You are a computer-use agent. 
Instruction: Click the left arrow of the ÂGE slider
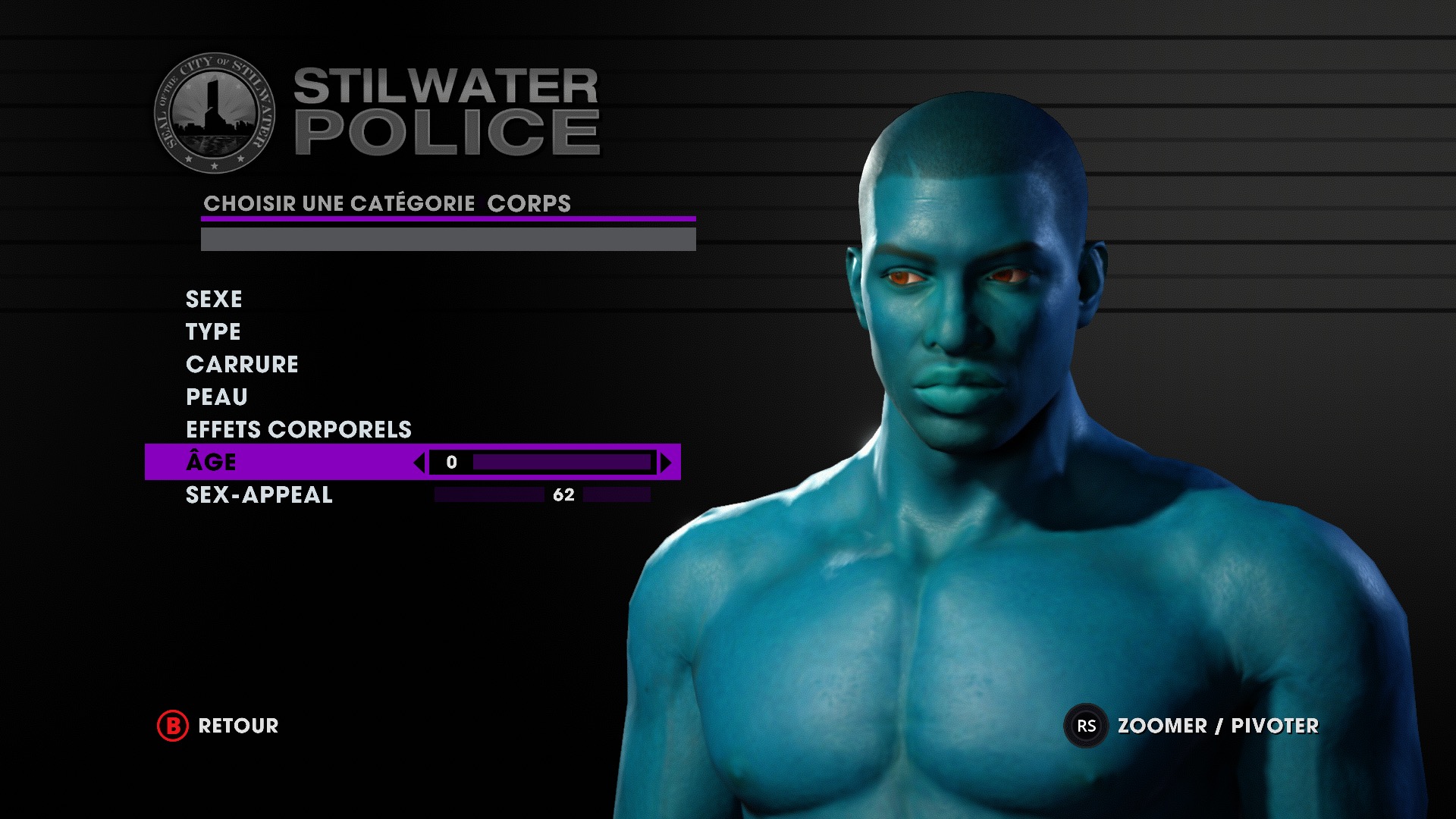pos(419,463)
